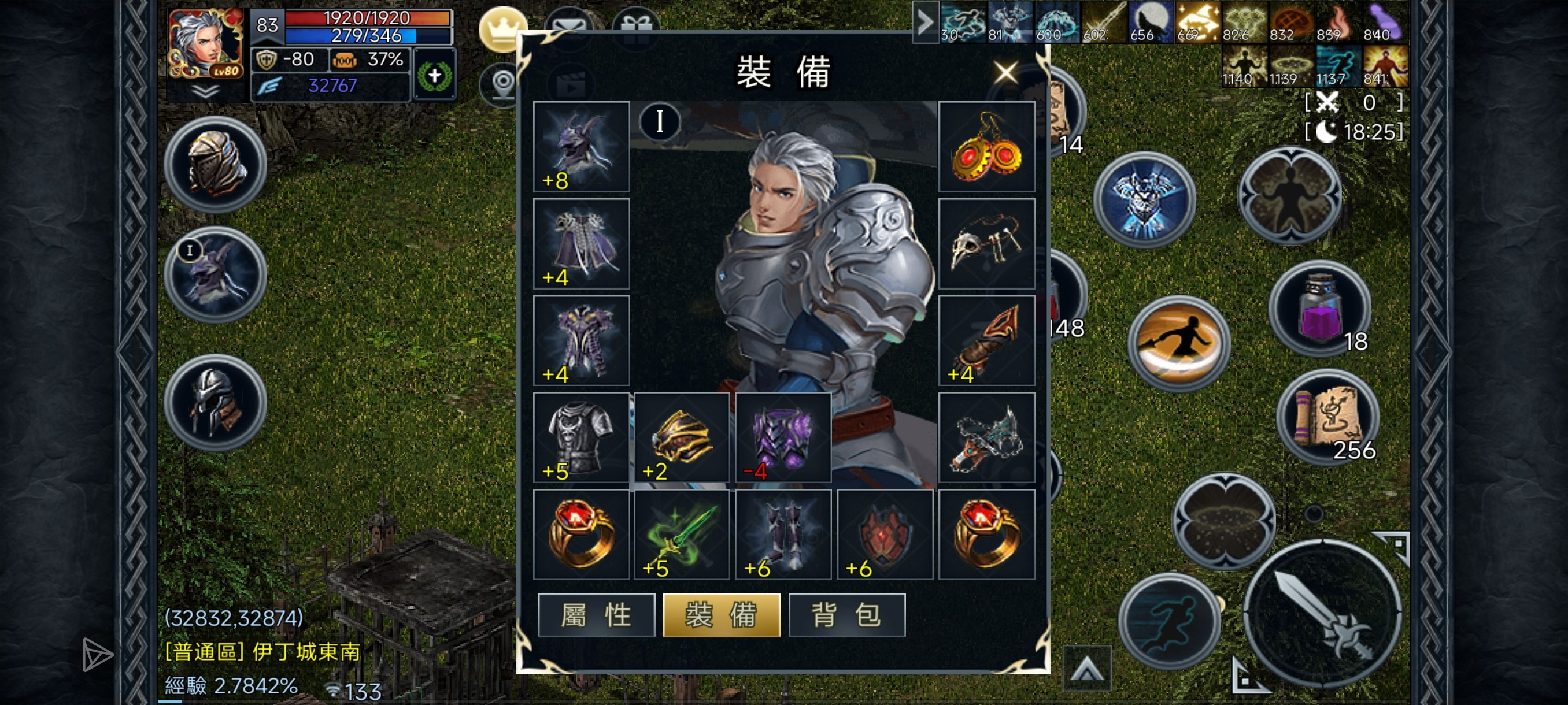
Task: Use the scroll item with 256 count
Action: coord(1327,418)
